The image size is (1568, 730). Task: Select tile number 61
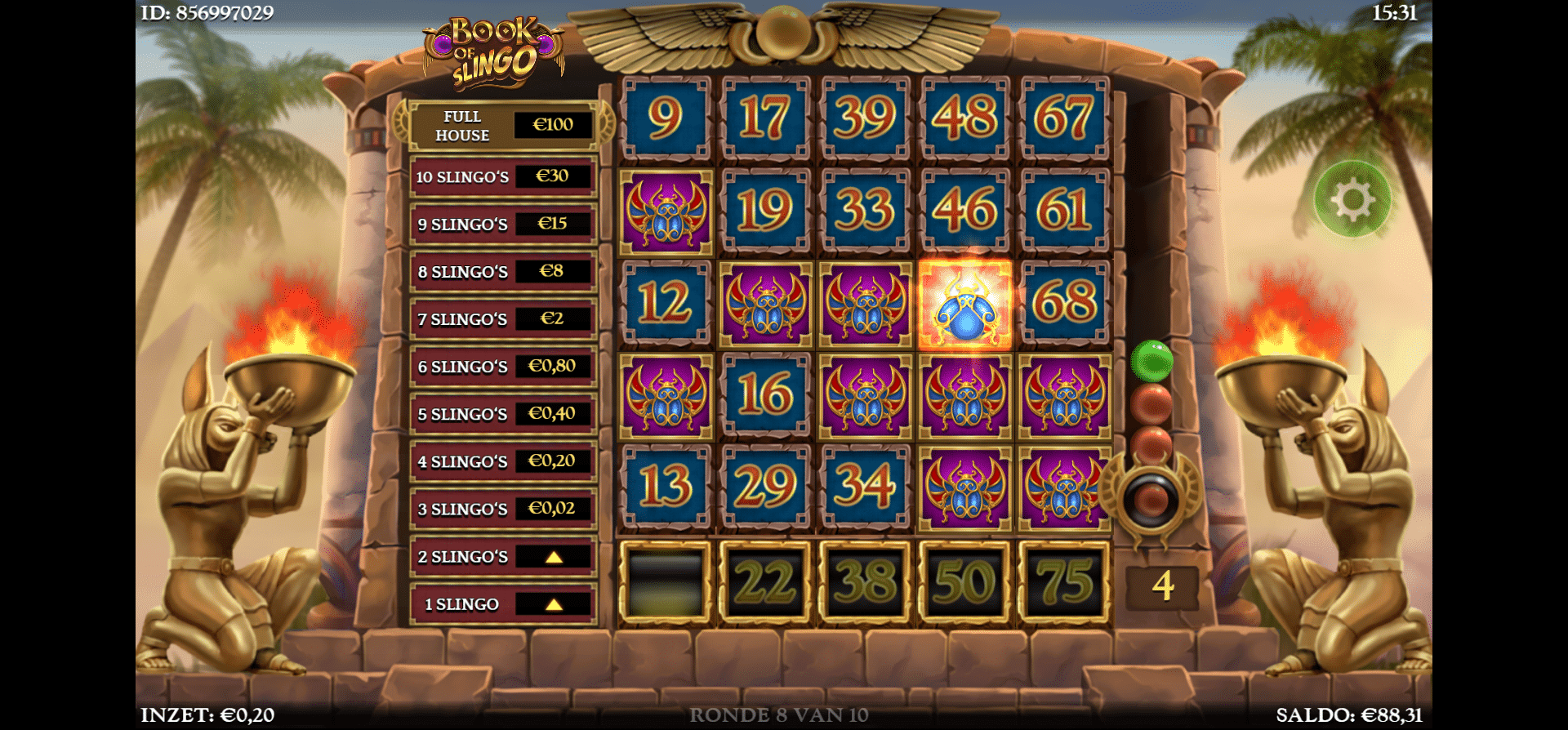tap(1064, 211)
